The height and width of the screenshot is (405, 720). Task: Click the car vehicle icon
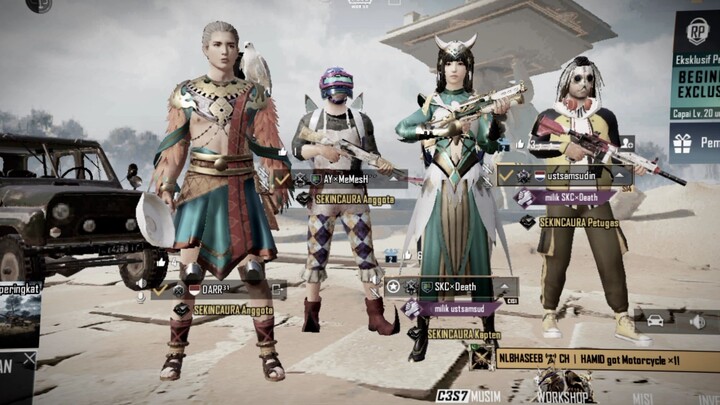(655, 321)
